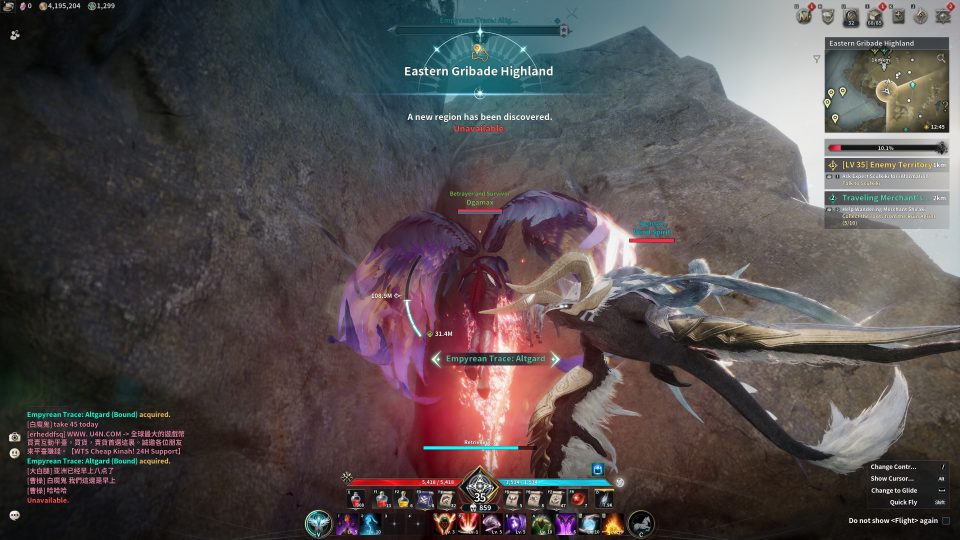The height and width of the screenshot is (540, 960).
Task: Click the minimap magnifier search icon
Action: [941, 59]
